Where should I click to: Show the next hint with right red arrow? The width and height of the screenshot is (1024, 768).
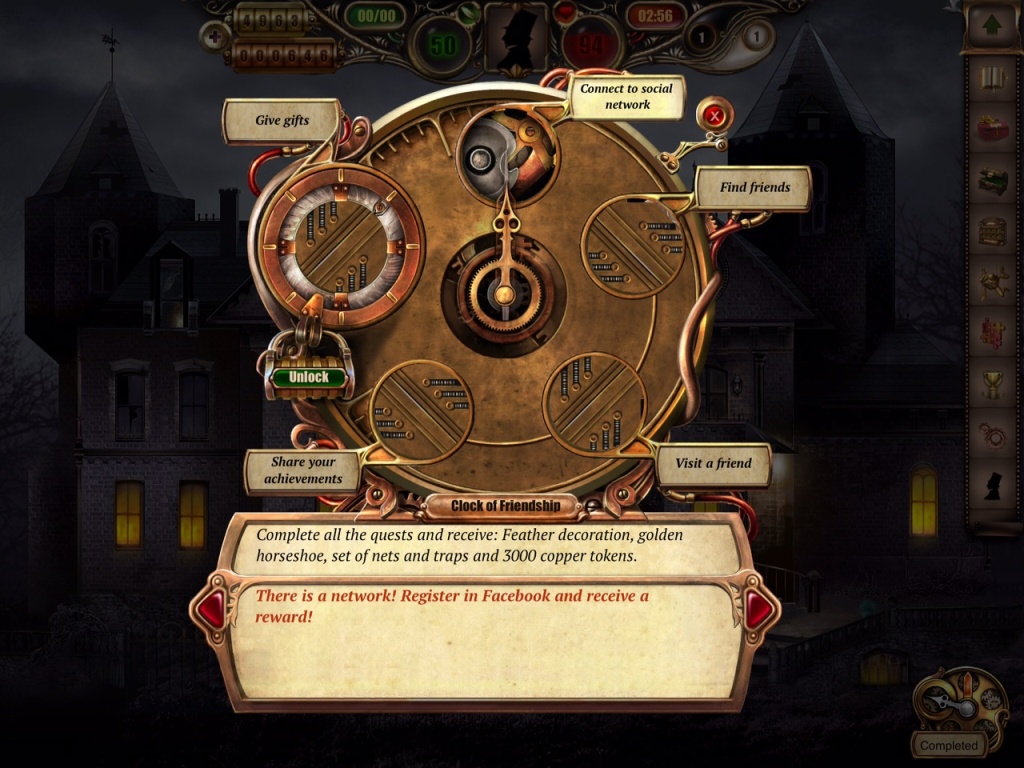(759, 610)
